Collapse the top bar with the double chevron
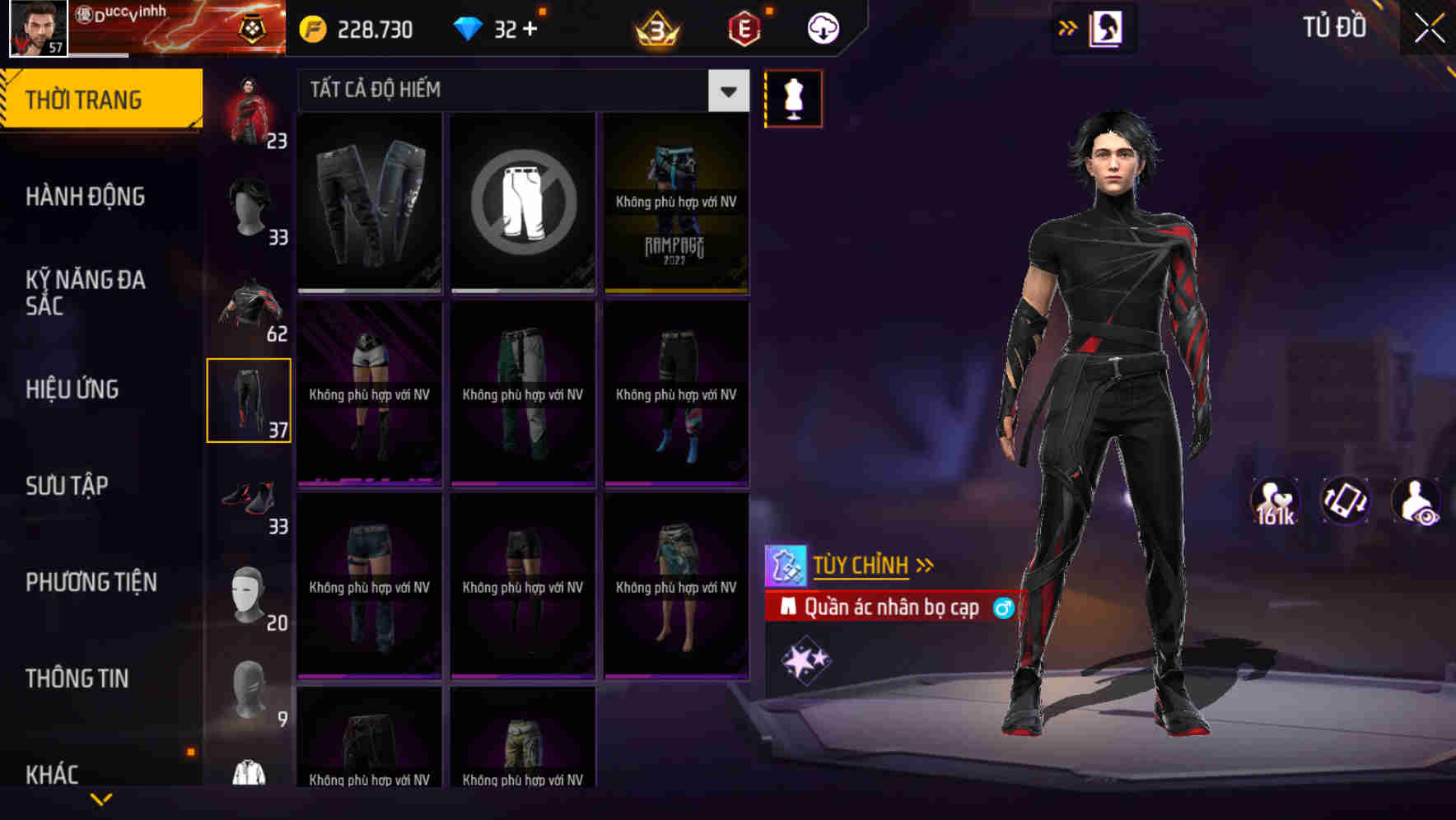Image resolution: width=1456 pixels, height=820 pixels. coord(1068,27)
